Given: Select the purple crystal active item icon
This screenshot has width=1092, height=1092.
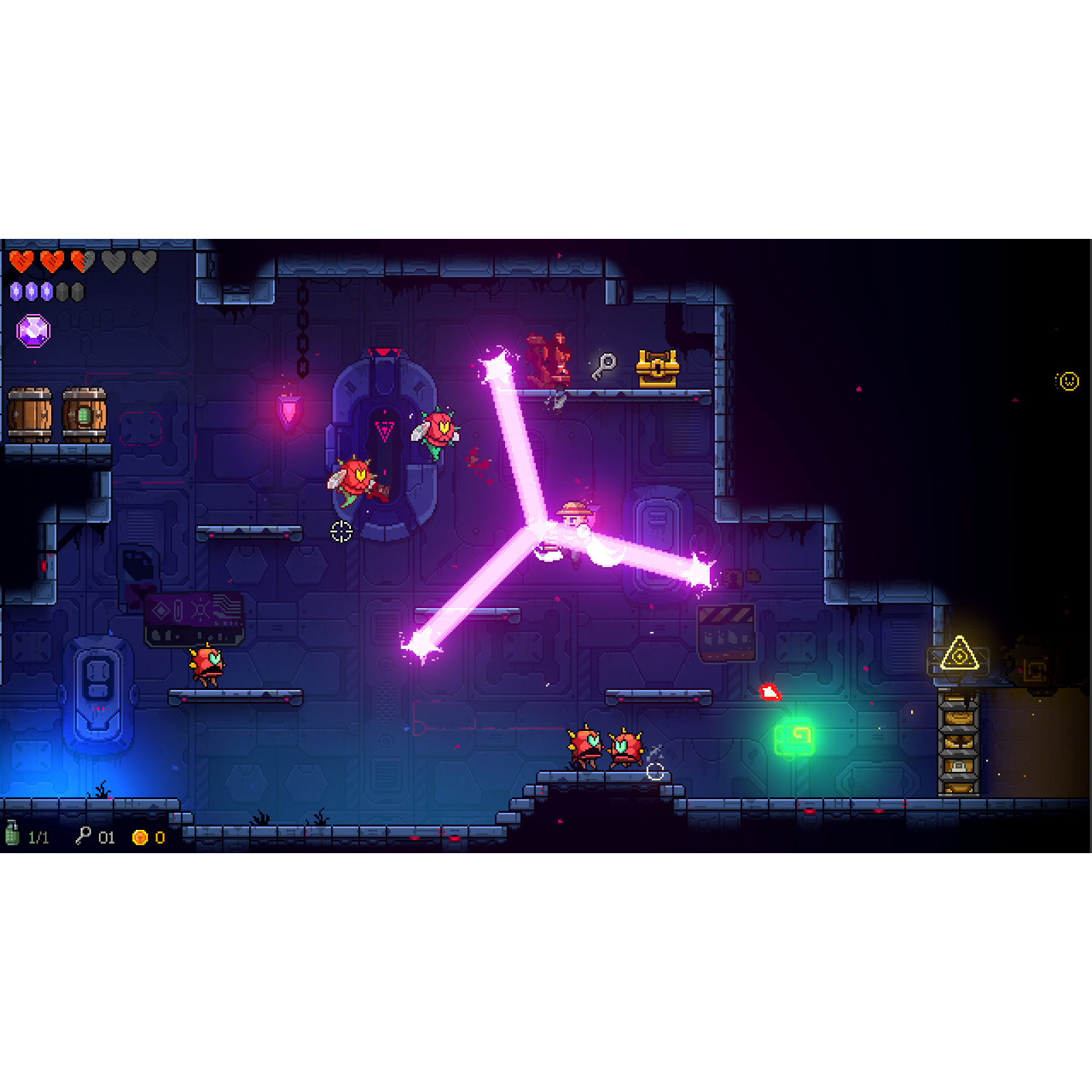Looking at the screenshot, I should pyautogui.click(x=33, y=331).
